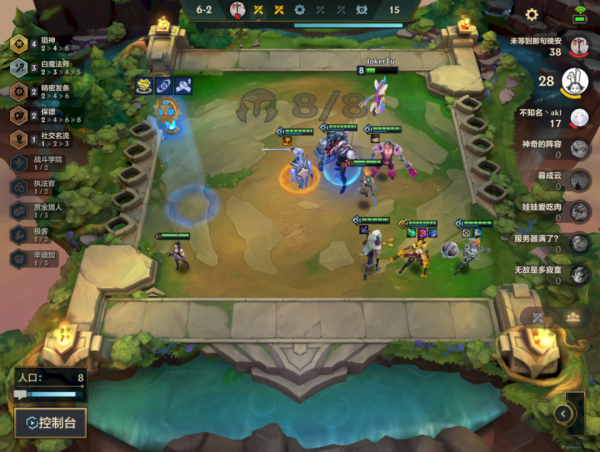This screenshot has width=600, height=452.
Task: View player 不知名丶akl's board
Action: tap(578, 119)
